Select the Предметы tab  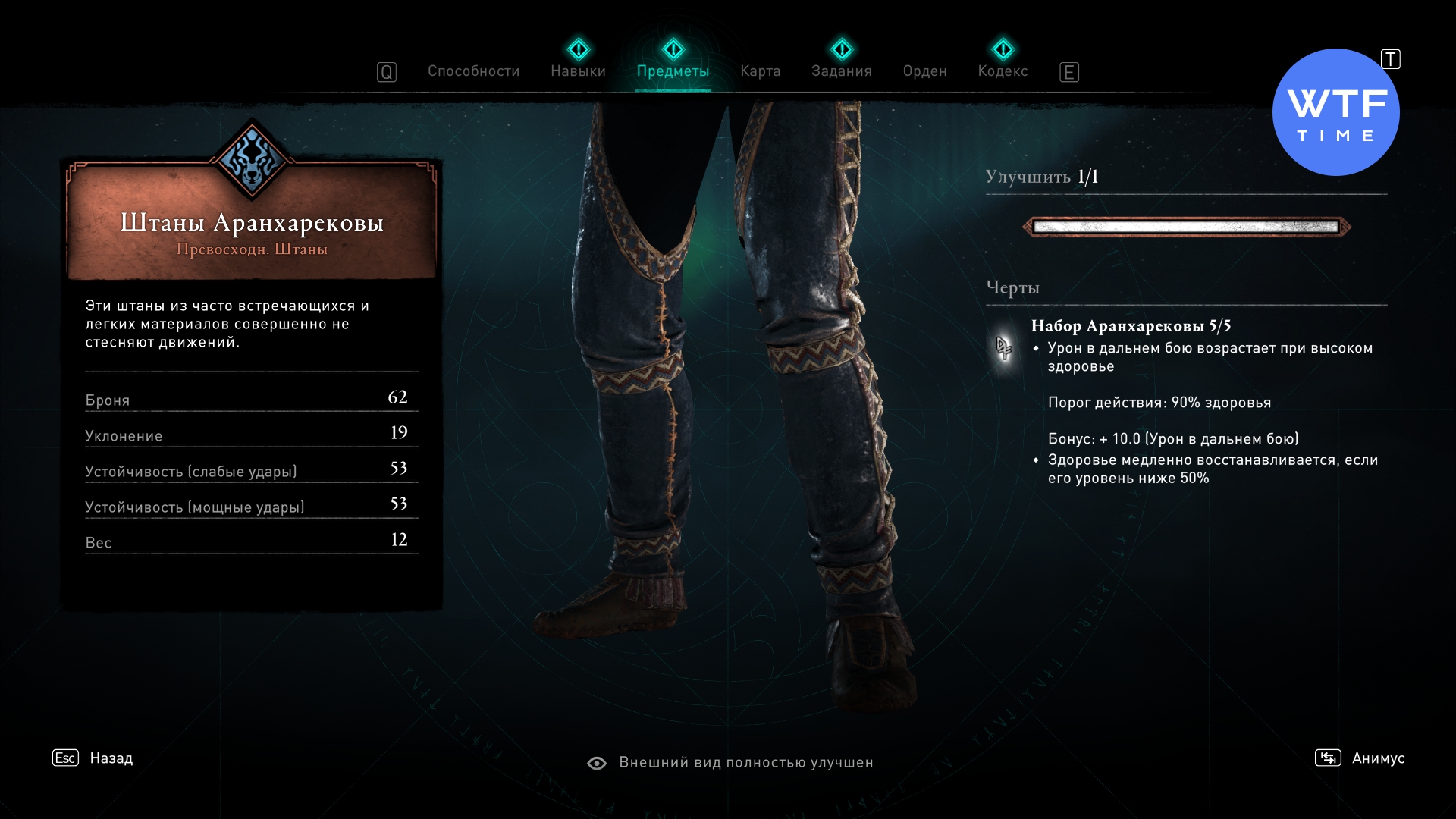pos(673,71)
